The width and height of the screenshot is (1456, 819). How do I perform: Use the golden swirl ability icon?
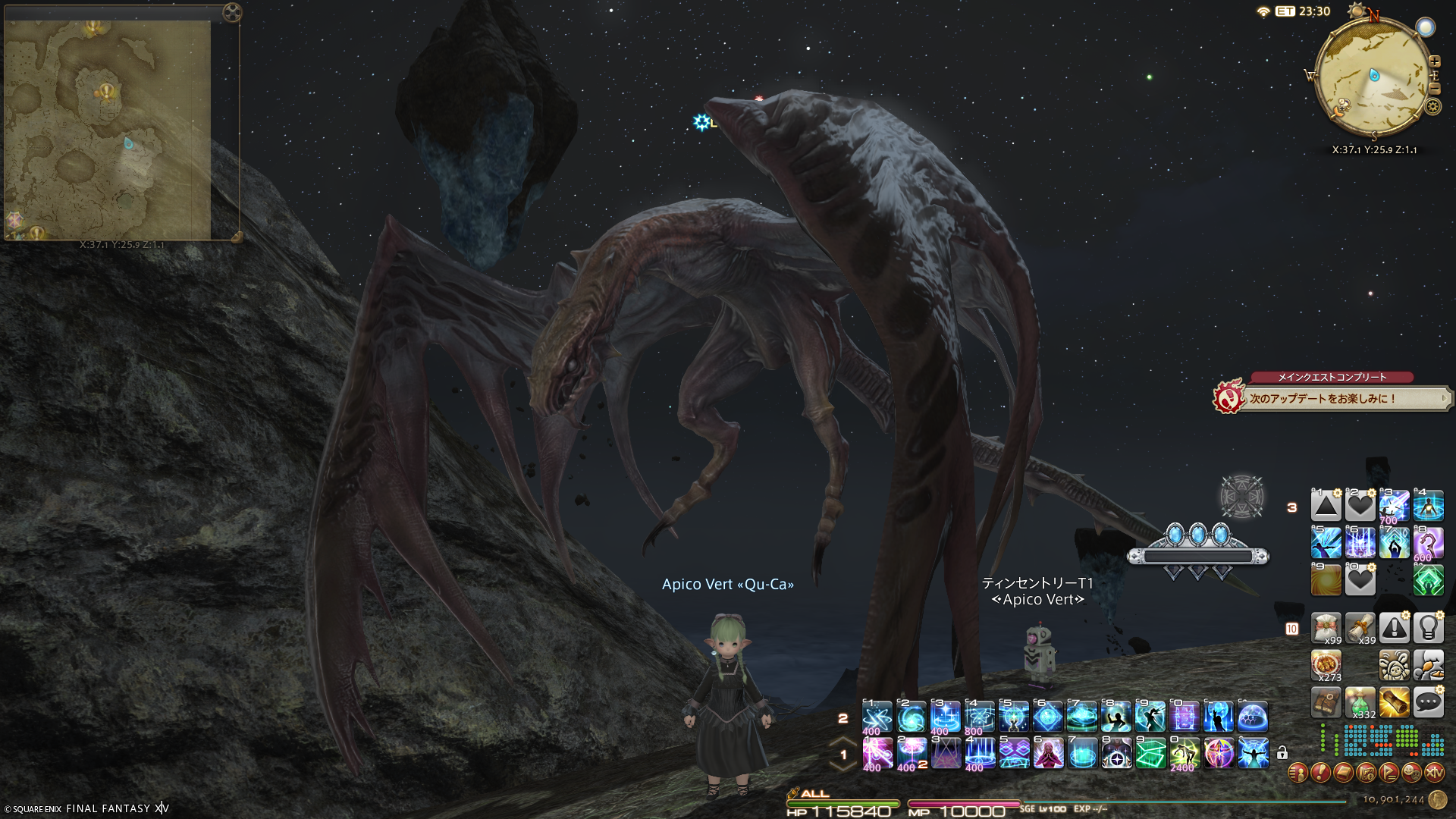coord(1326,581)
